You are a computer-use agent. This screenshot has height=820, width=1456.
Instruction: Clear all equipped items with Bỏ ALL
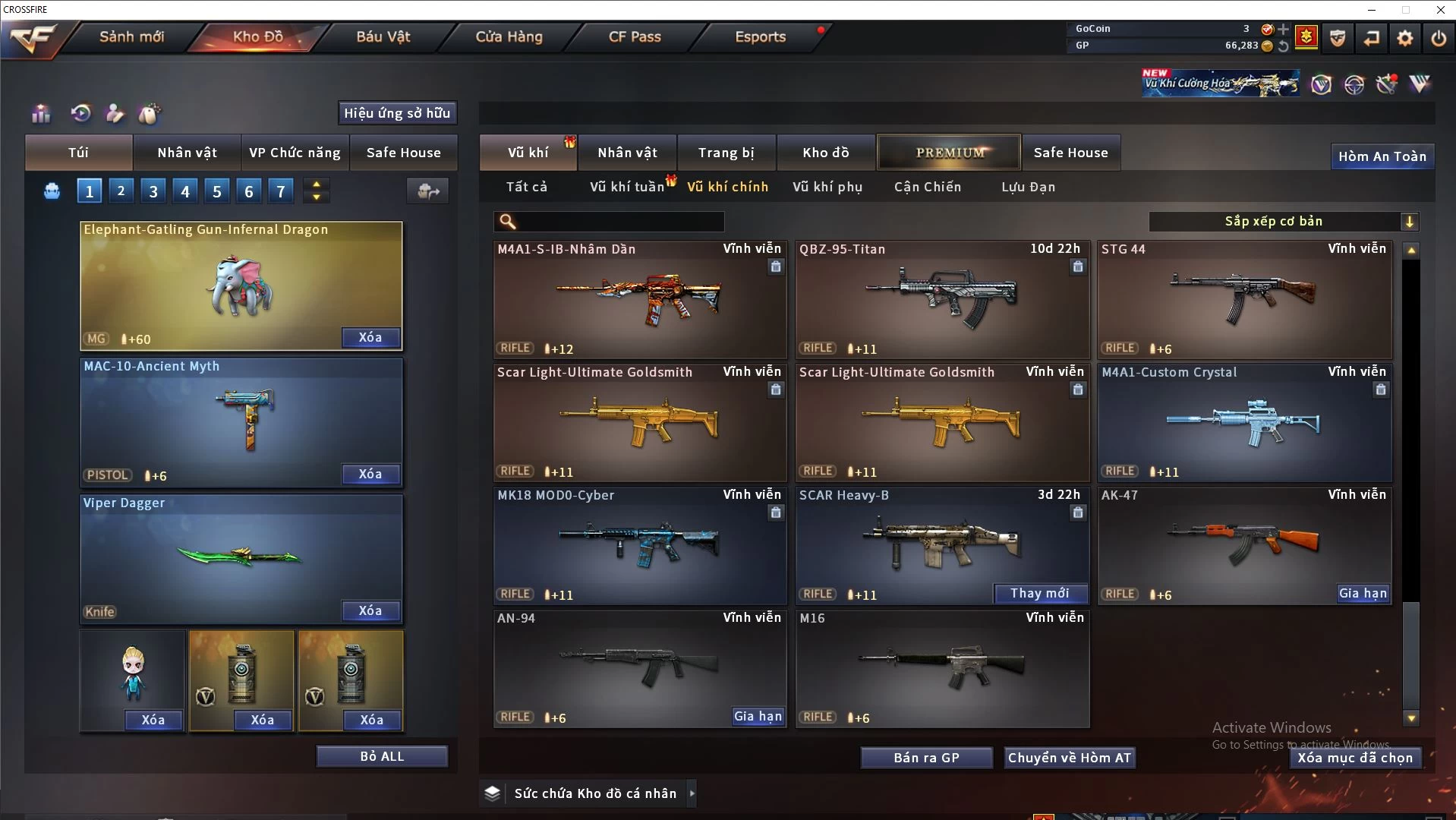coord(382,757)
